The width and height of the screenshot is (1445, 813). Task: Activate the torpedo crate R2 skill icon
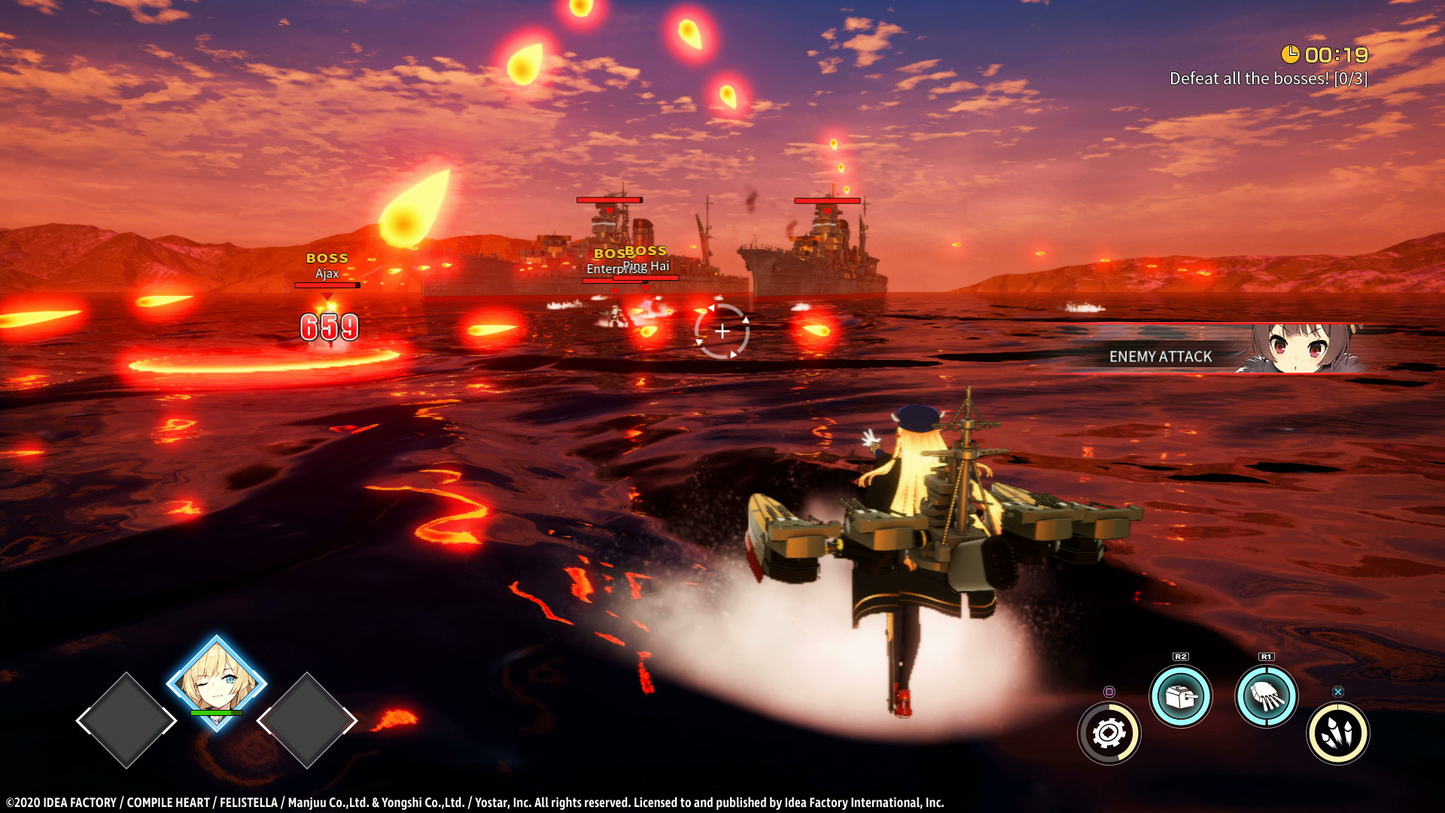coord(1181,695)
